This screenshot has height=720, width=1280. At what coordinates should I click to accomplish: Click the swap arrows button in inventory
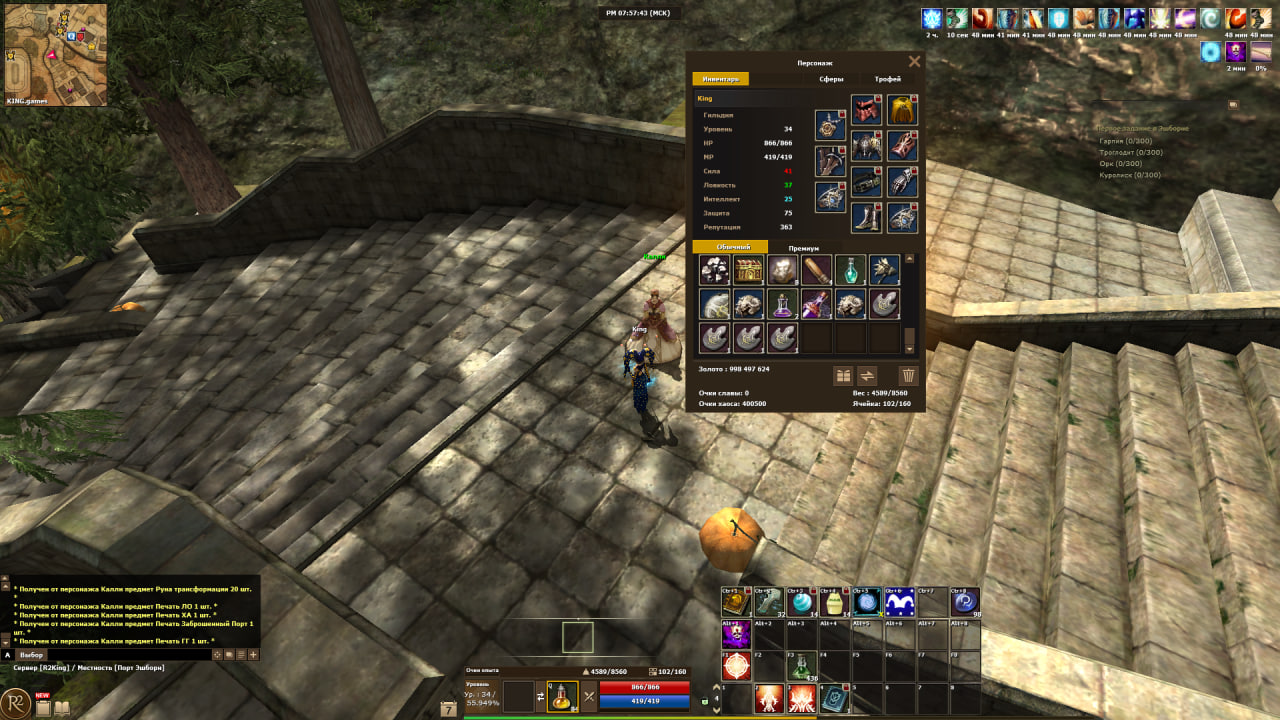[x=868, y=376]
